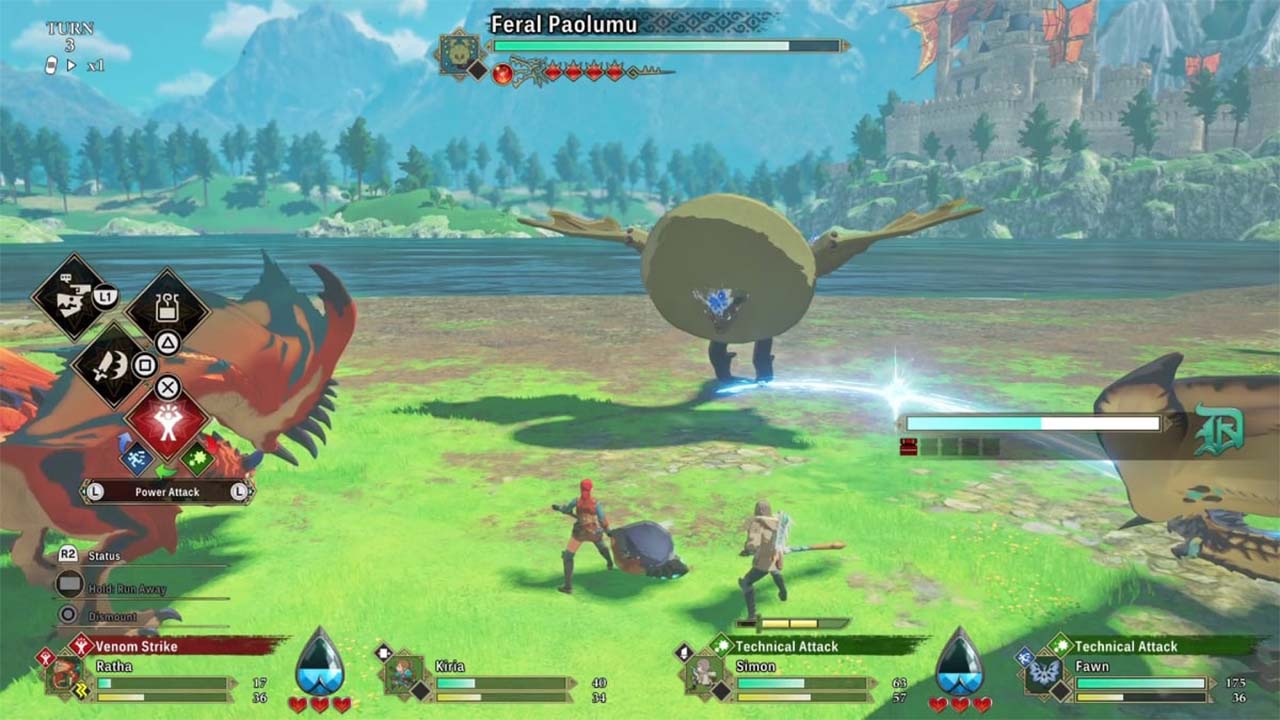Open the Status option
The height and width of the screenshot is (720, 1280).
click(103, 556)
